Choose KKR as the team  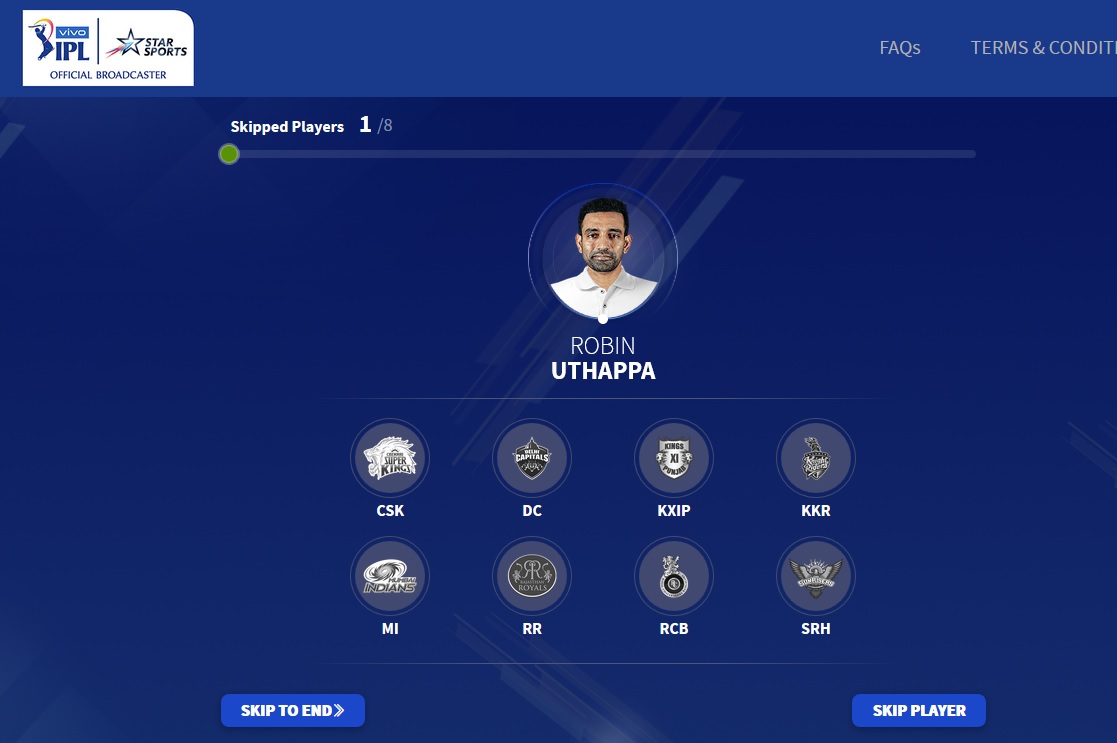[x=815, y=458]
